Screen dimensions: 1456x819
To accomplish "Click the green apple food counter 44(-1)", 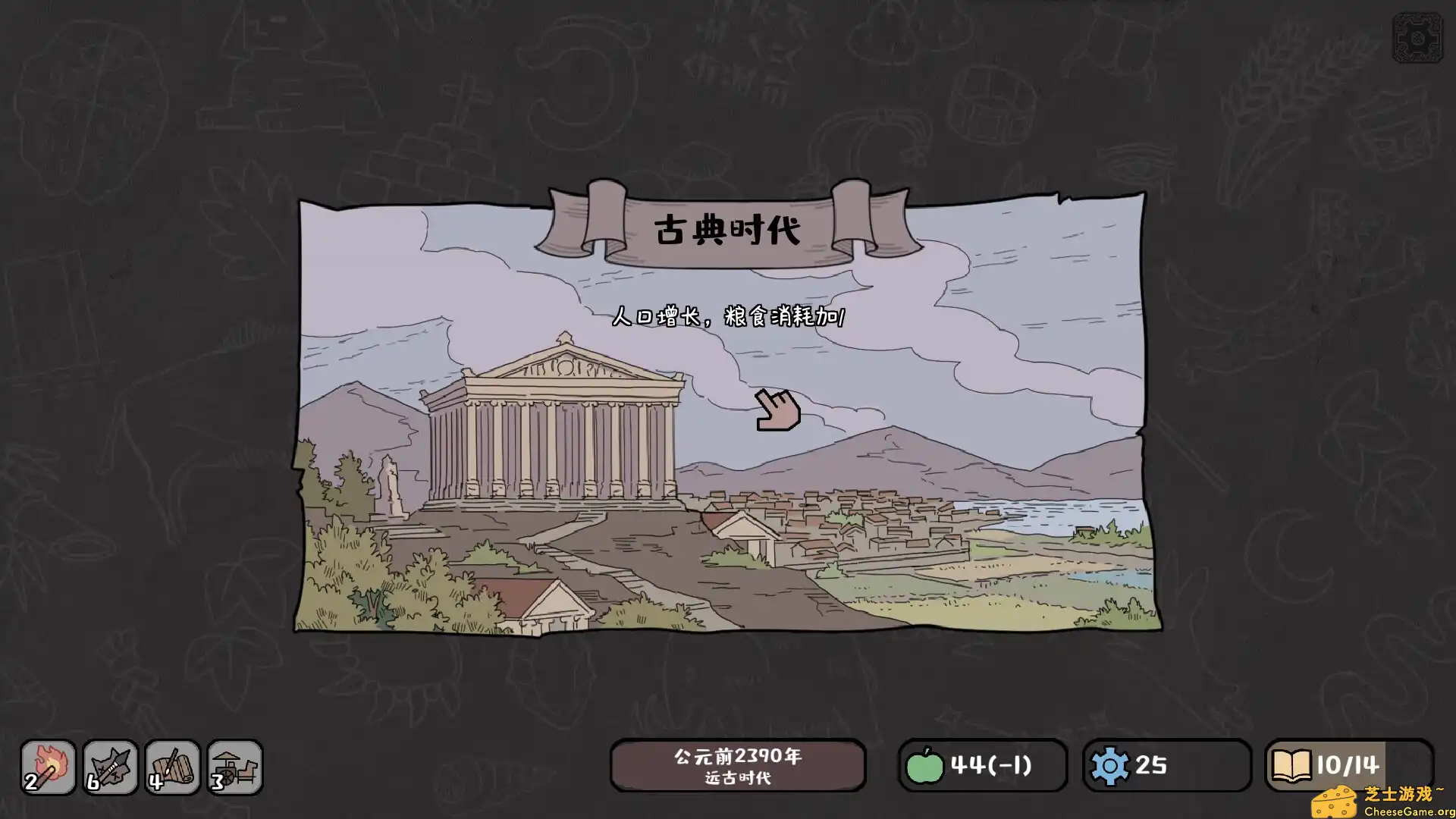I will pos(982,765).
